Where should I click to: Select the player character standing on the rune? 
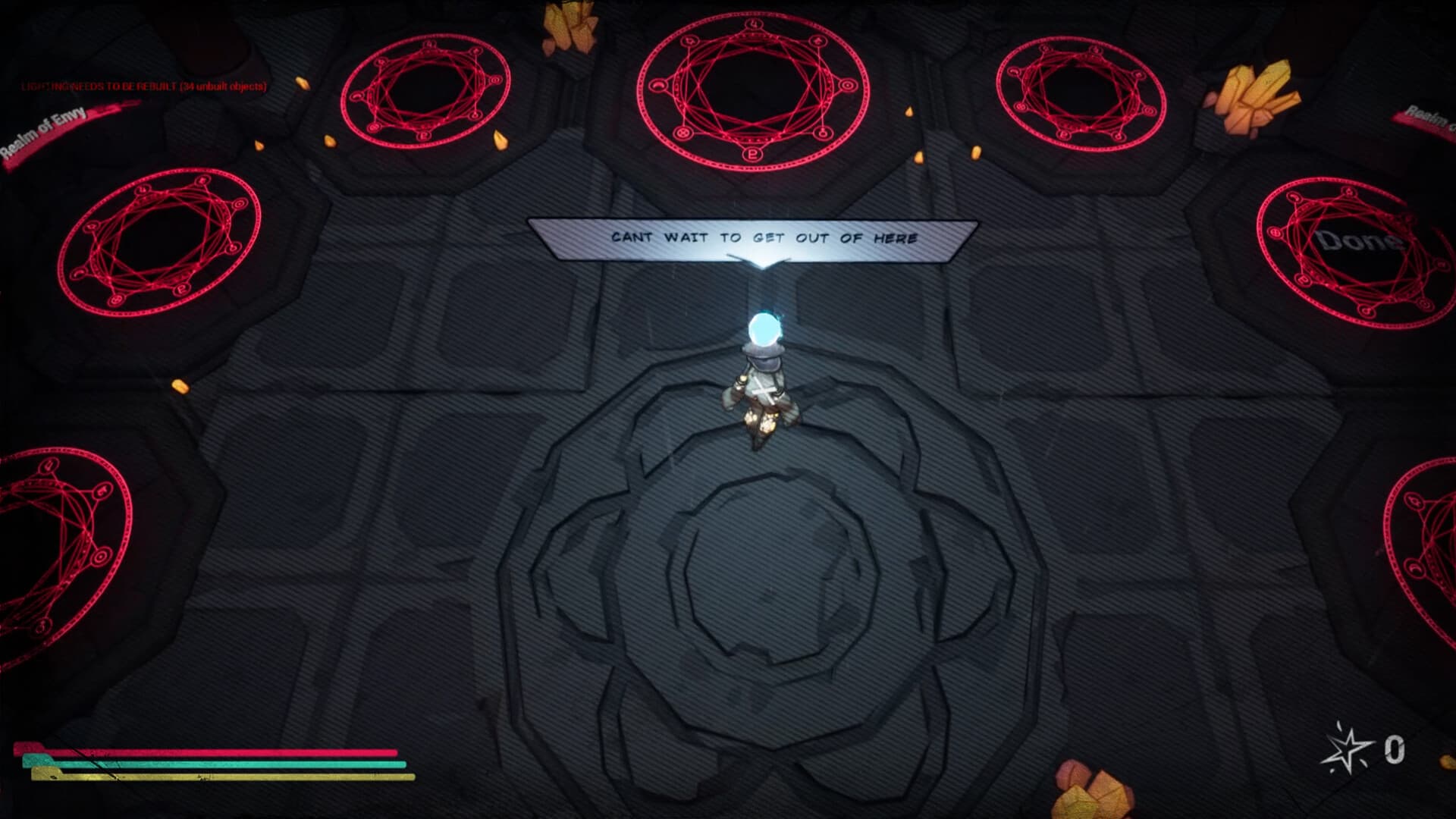(762, 387)
